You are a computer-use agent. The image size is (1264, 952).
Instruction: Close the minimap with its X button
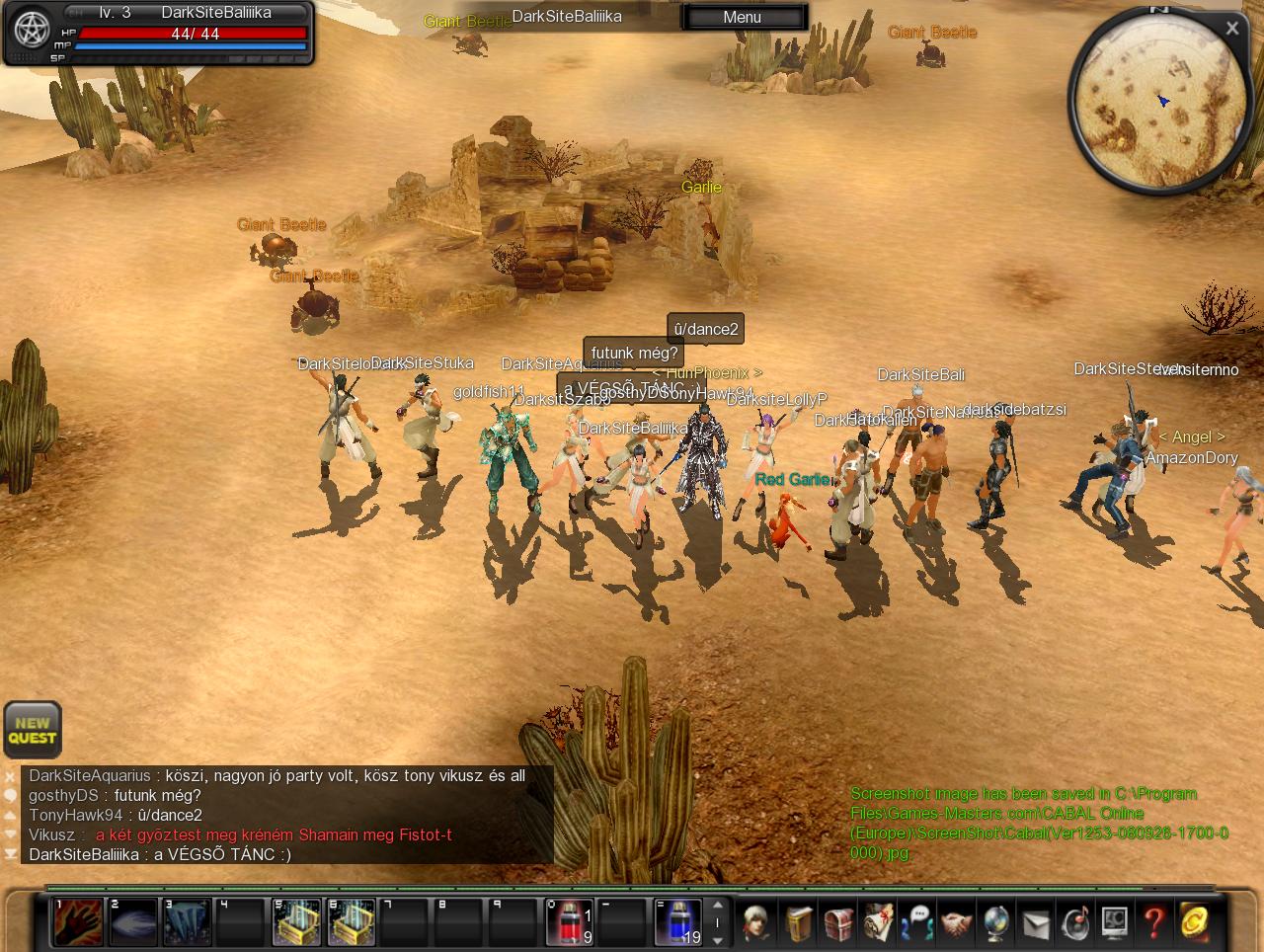pyautogui.click(x=1231, y=29)
